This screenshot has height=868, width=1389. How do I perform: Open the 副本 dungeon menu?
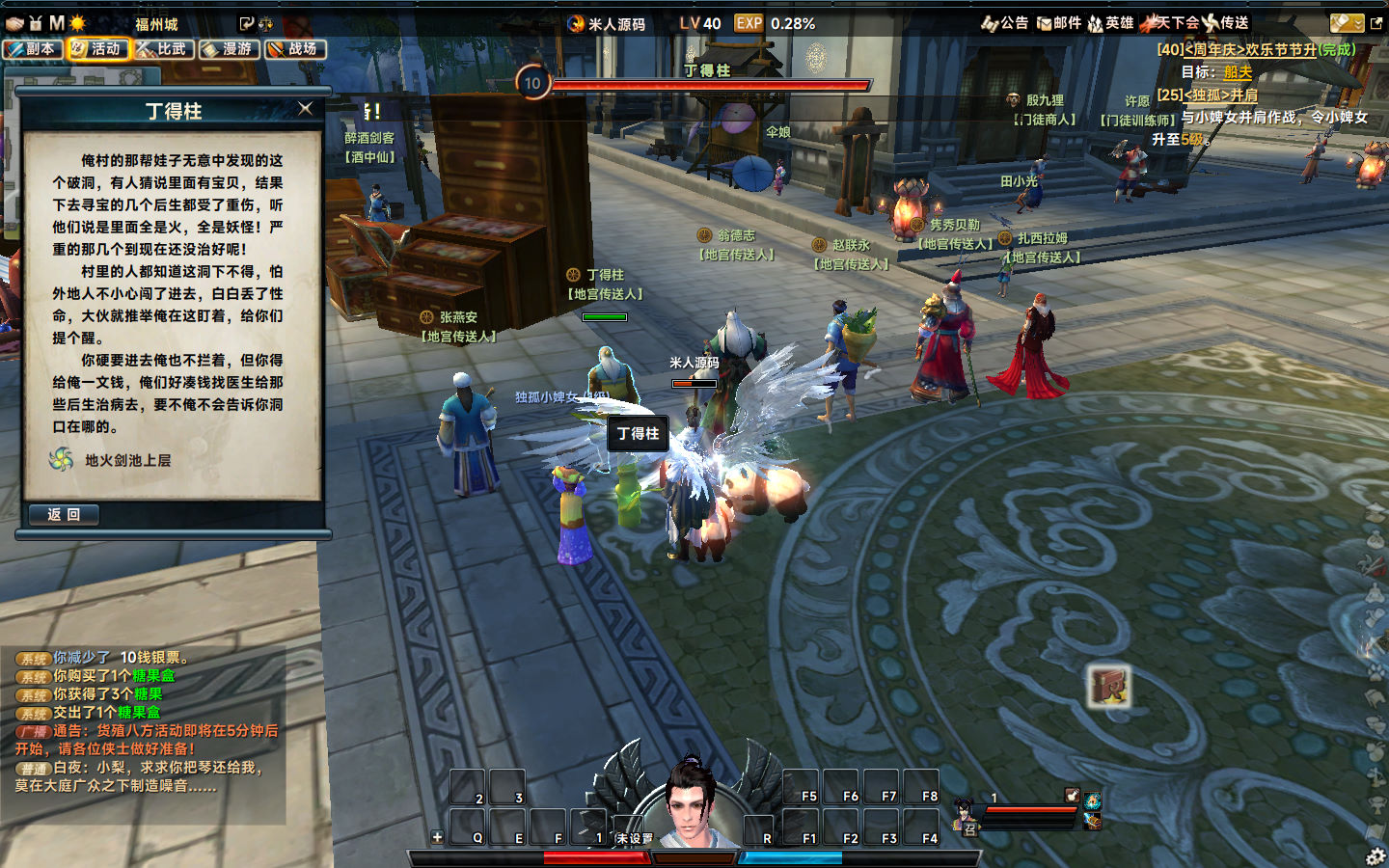pos(34,49)
